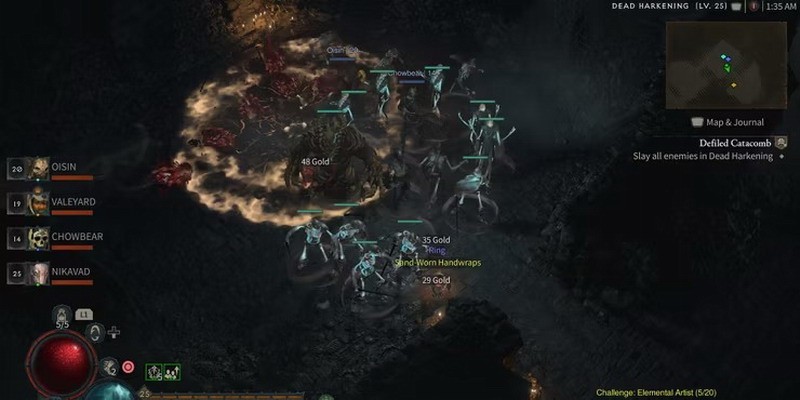The height and width of the screenshot is (400, 800).
Task: Open the dungeon minimap
Action: (730, 62)
